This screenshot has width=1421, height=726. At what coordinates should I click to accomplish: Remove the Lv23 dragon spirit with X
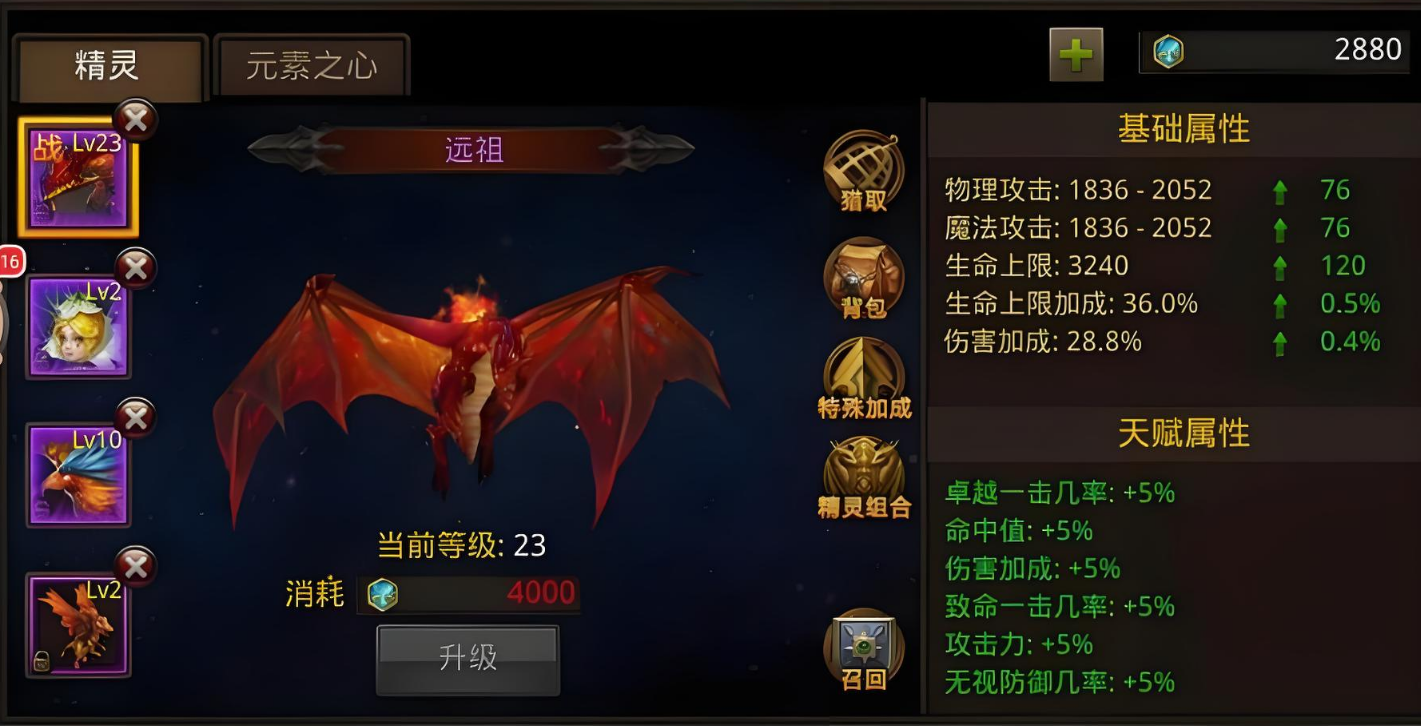[x=136, y=120]
